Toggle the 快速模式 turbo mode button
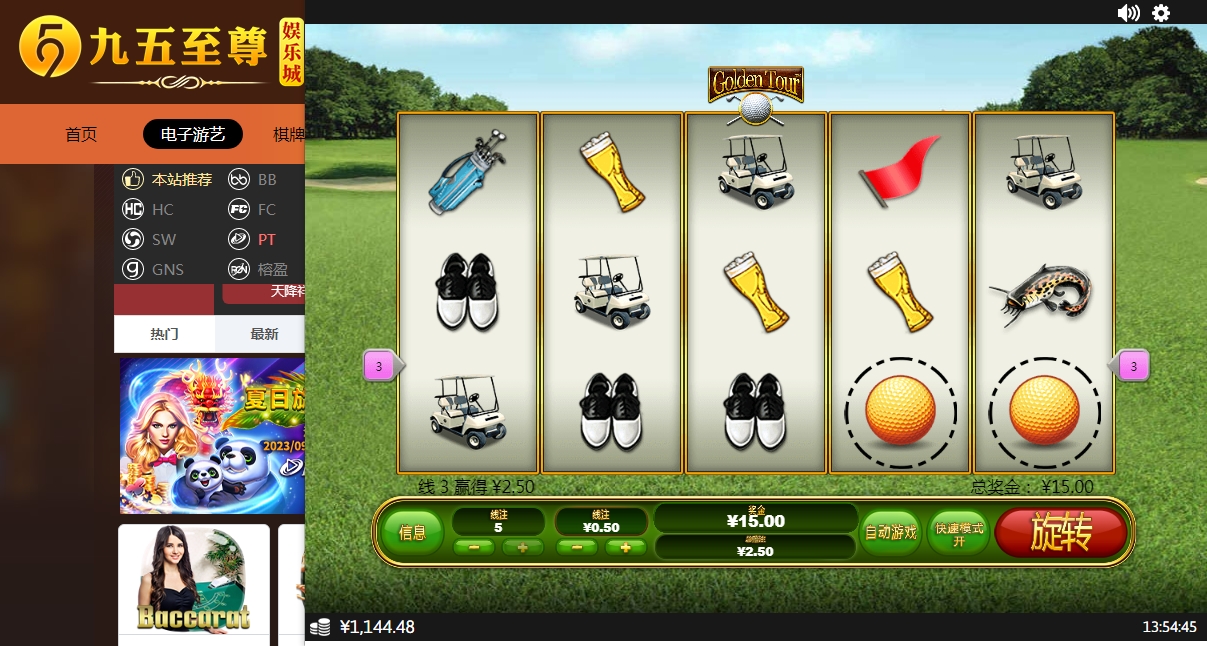This screenshot has height=646, width=1207. [x=958, y=533]
